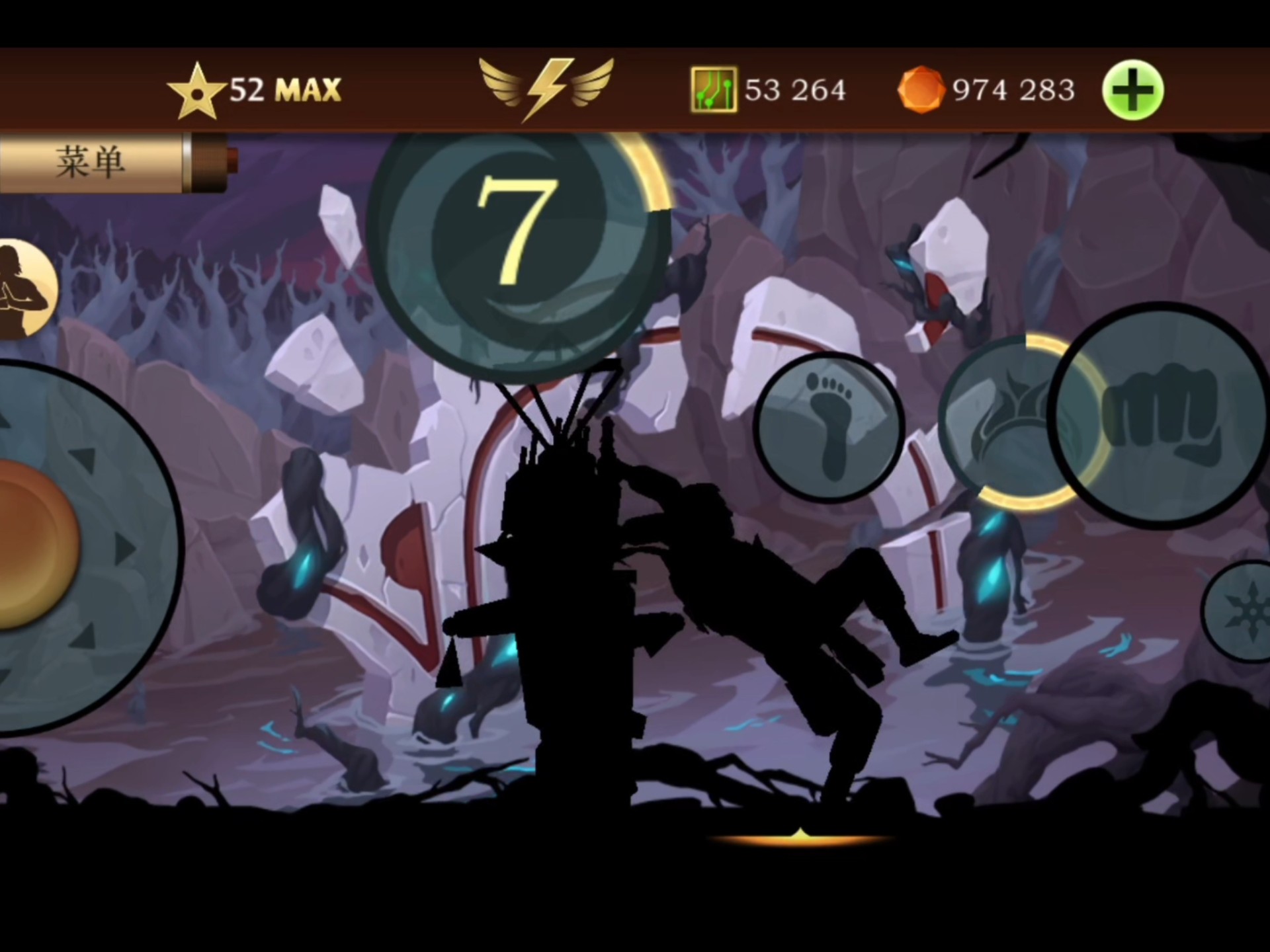1270x952 pixels.
Task: Tap the gold star level icon
Action: point(195,91)
